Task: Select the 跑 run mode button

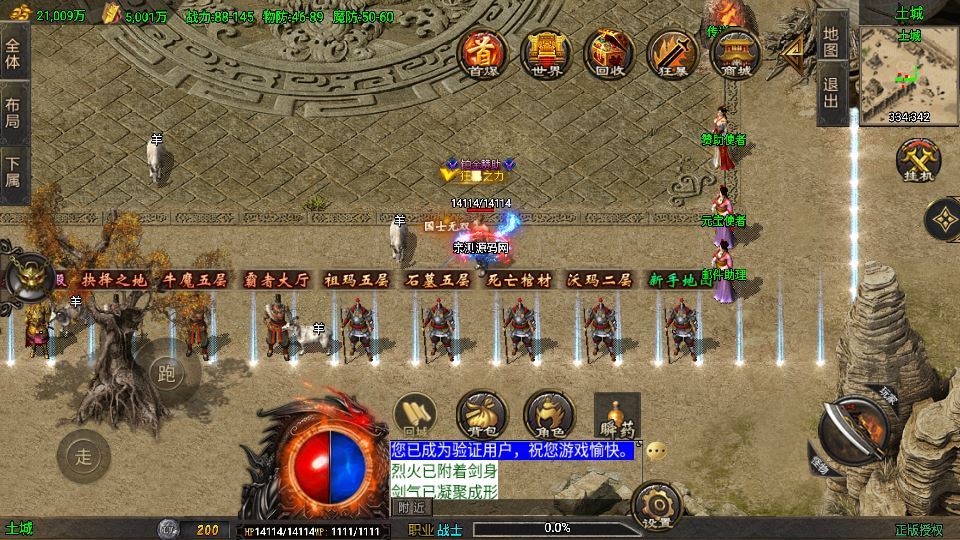Action: point(167,375)
